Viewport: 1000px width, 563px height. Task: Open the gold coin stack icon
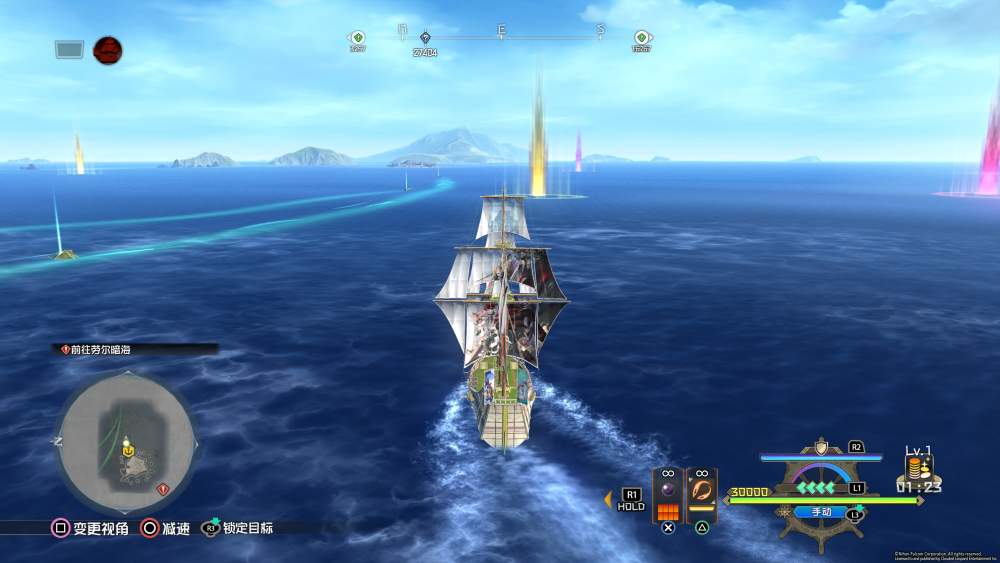pos(918,468)
